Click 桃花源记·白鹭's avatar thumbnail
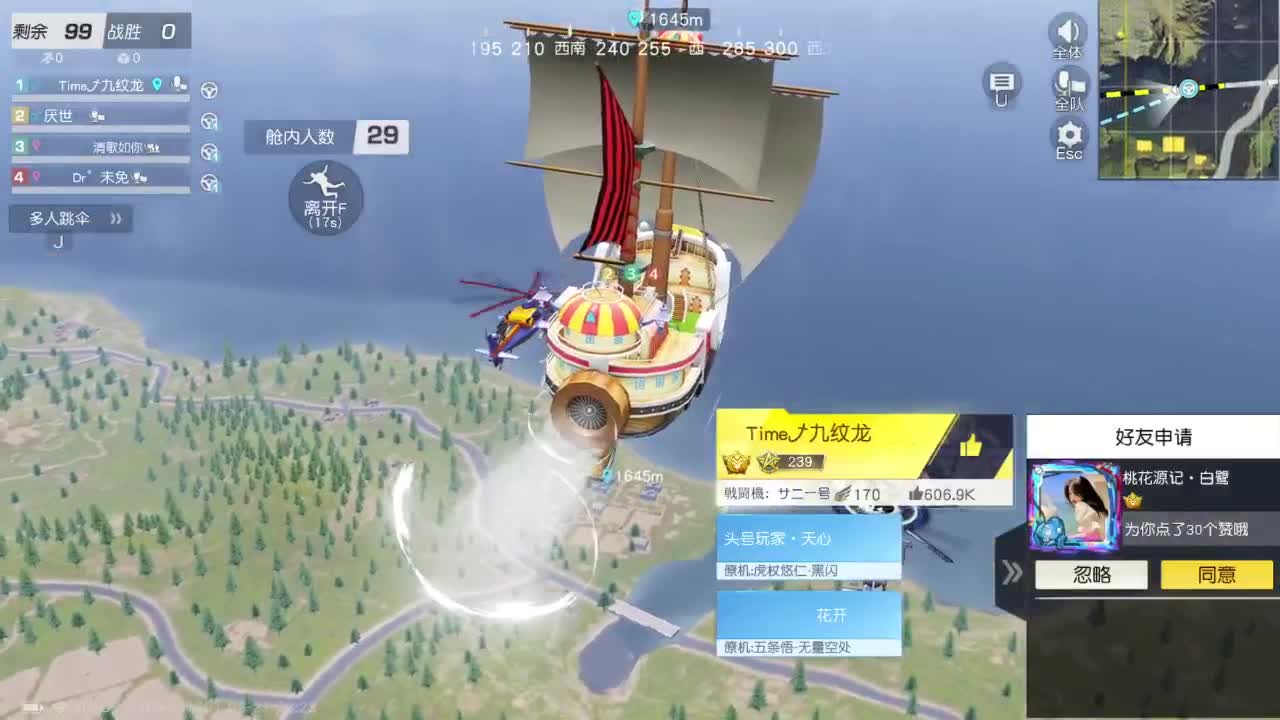Image resolution: width=1280 pixels, height=720 pixels. [1073, 508]
